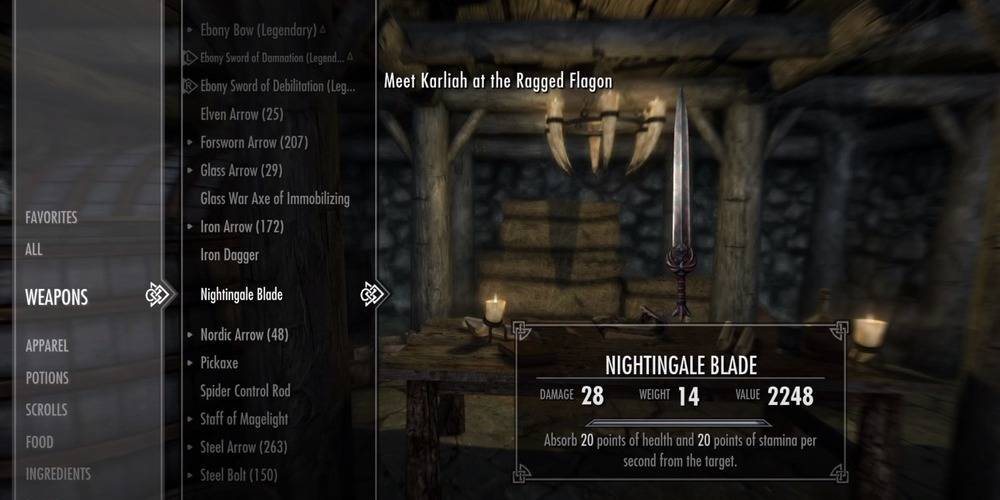This screenshot has height=500, width=1000.
Task: Select the Nightingale Blade entry
Action: (241, 295)
